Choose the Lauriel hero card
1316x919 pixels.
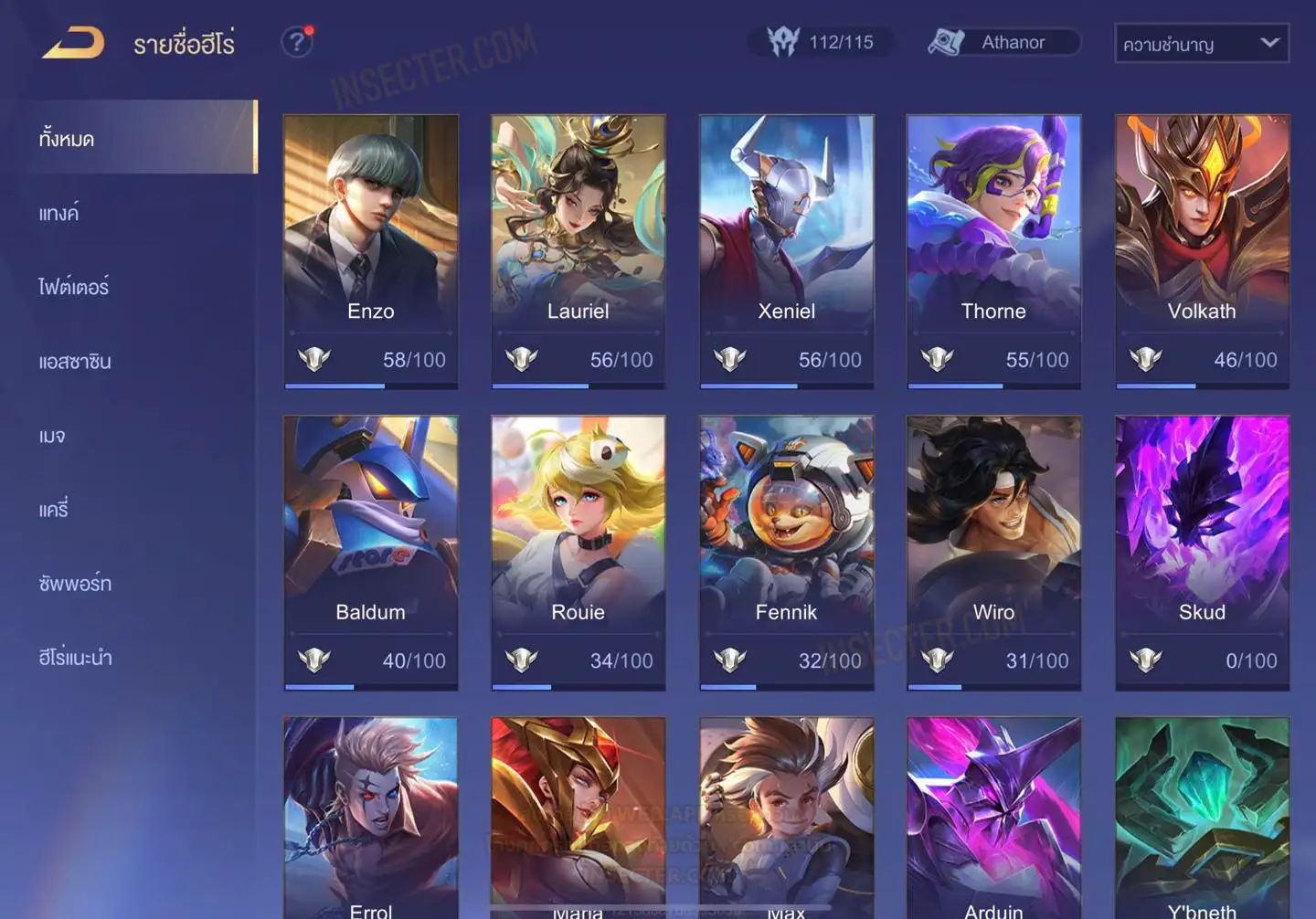click(578, 250)
